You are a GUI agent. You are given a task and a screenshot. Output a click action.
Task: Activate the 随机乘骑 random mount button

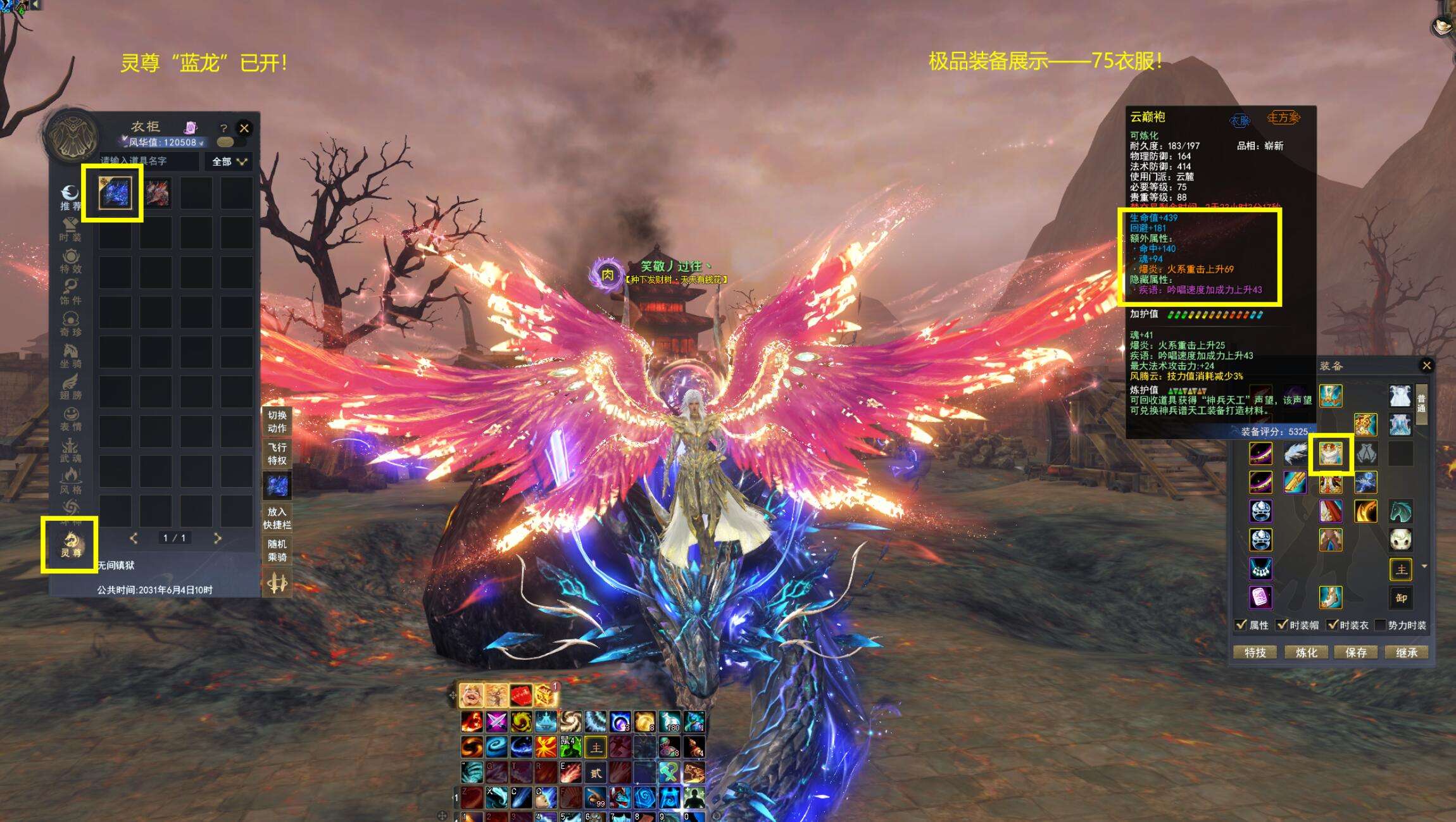click(x=277, y=551)
